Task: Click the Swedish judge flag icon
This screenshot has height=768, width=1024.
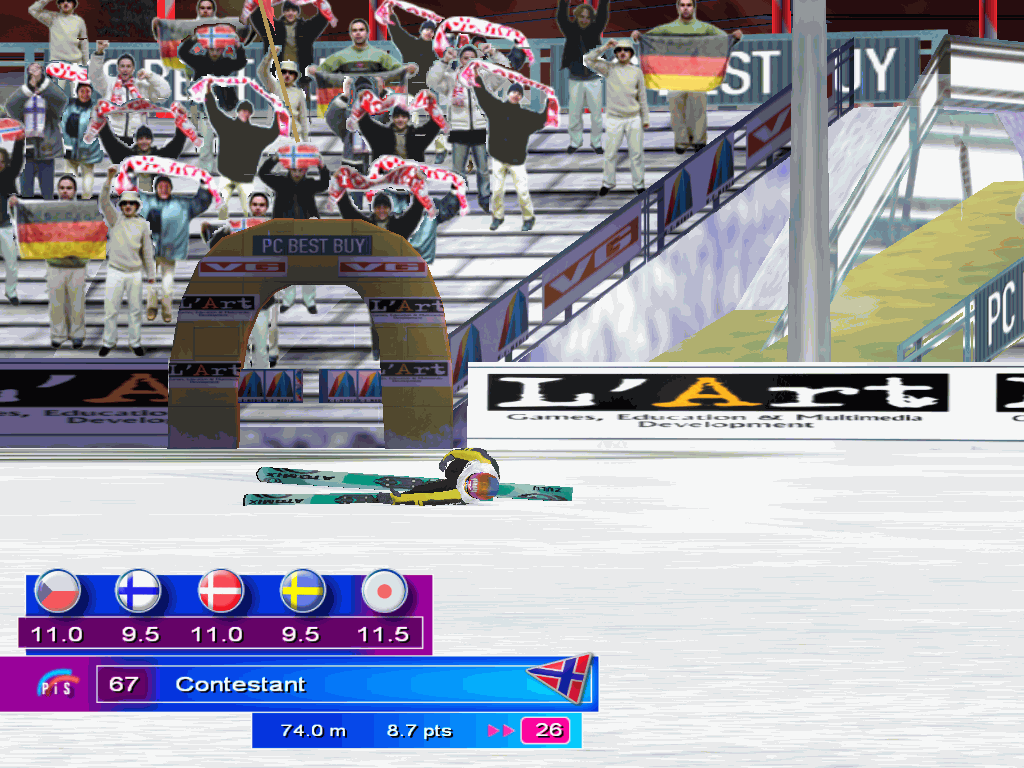Action: click(x=301, y=592)
